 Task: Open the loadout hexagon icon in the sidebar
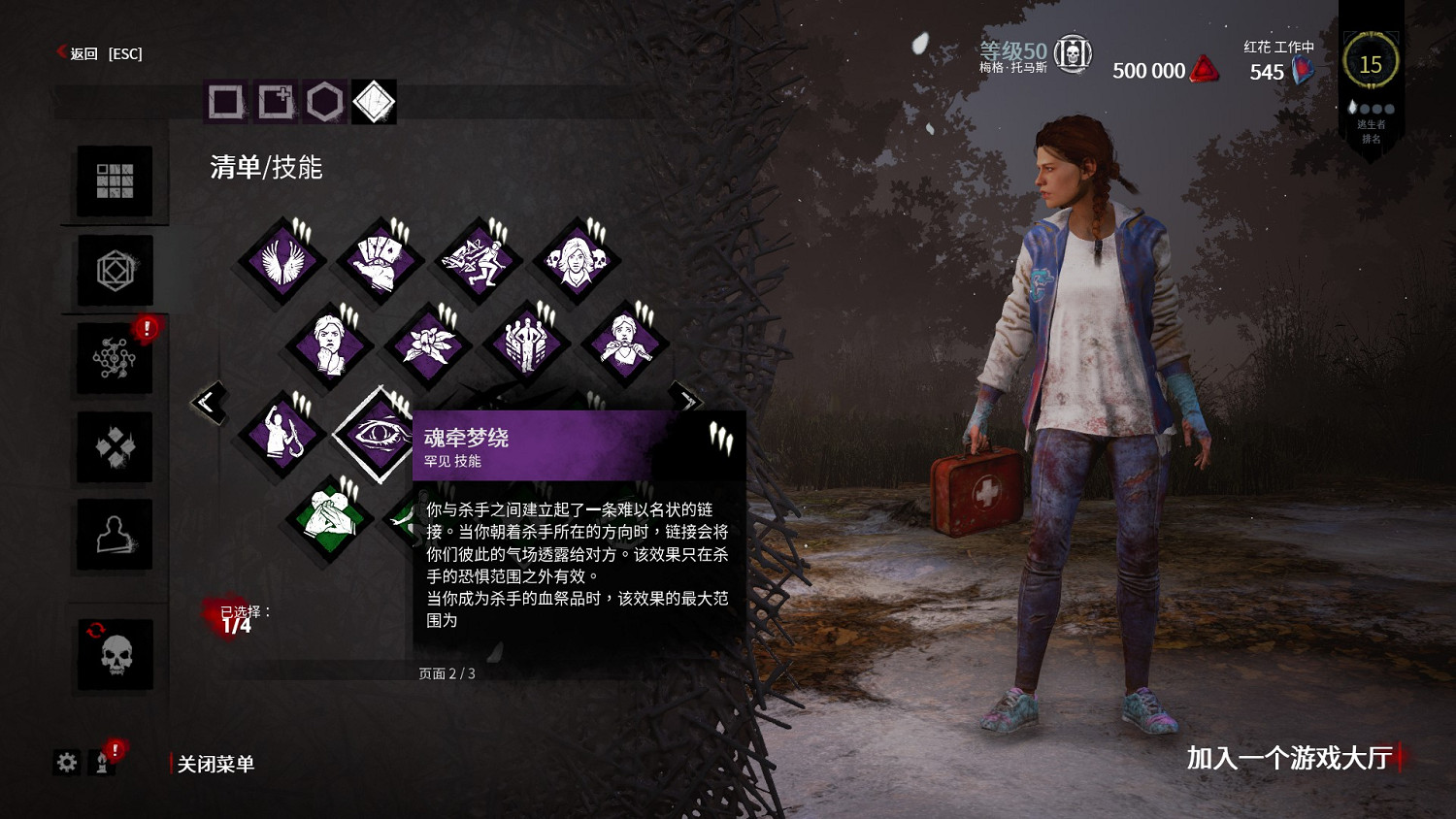pyautogui.click(x=114, y=270)
